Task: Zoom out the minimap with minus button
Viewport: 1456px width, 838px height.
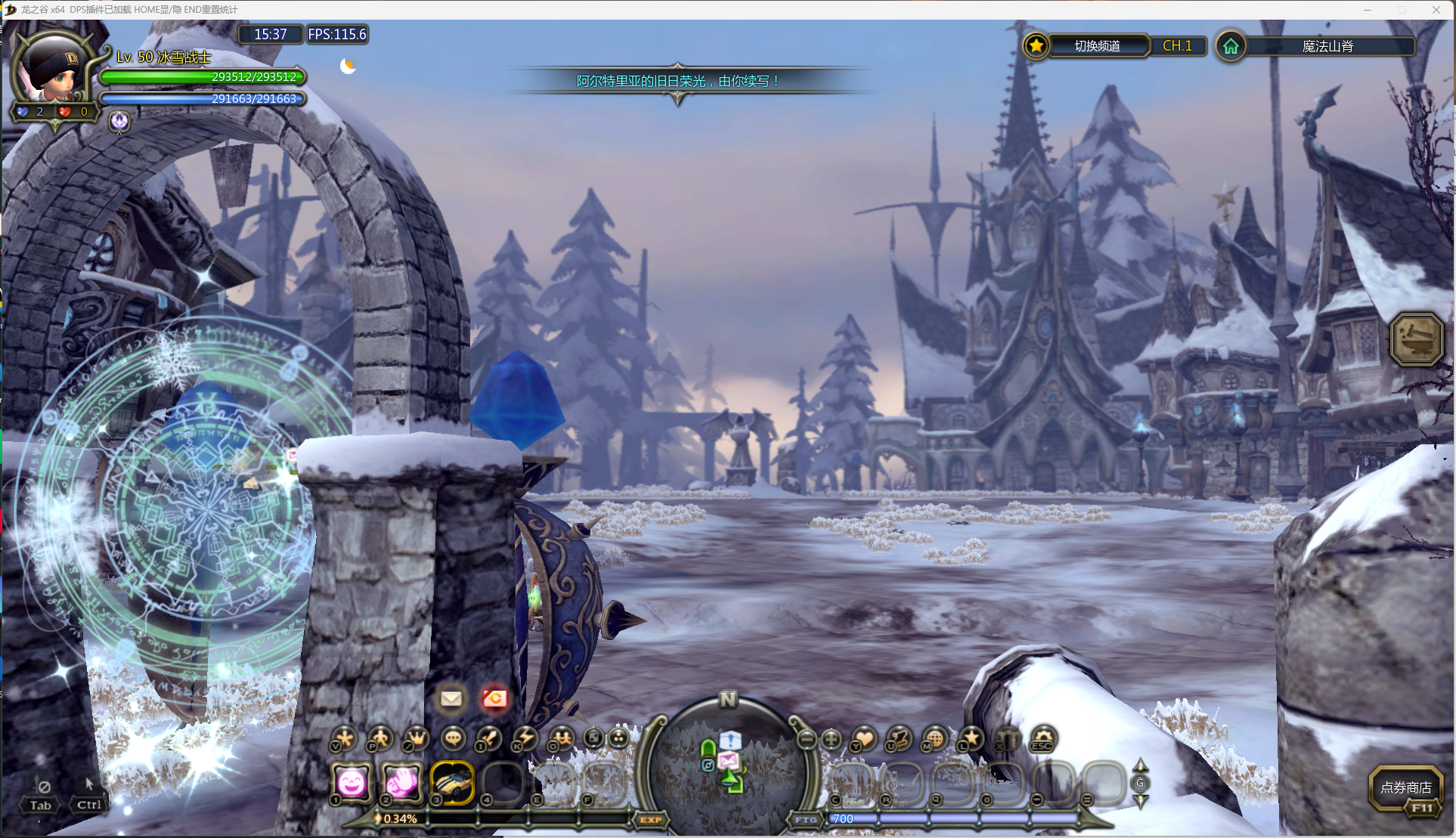Action: click(x=807, y=738)
